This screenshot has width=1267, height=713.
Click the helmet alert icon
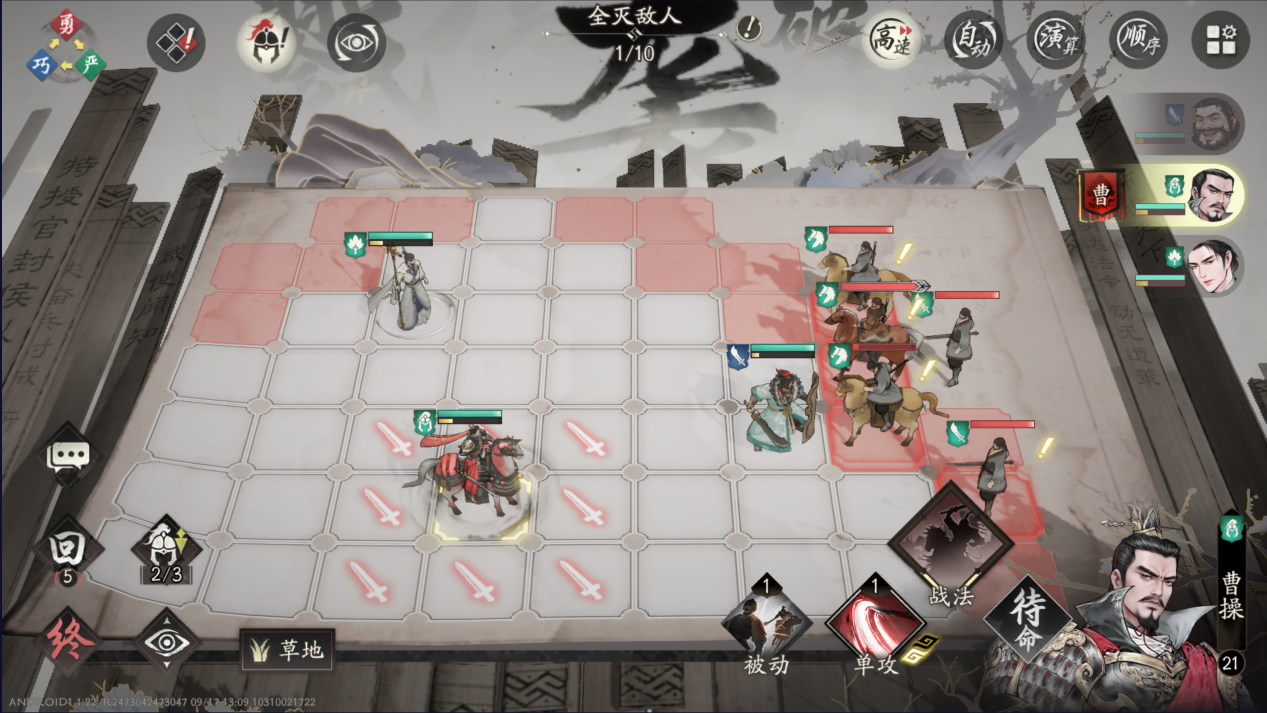[x=266, y=43]
